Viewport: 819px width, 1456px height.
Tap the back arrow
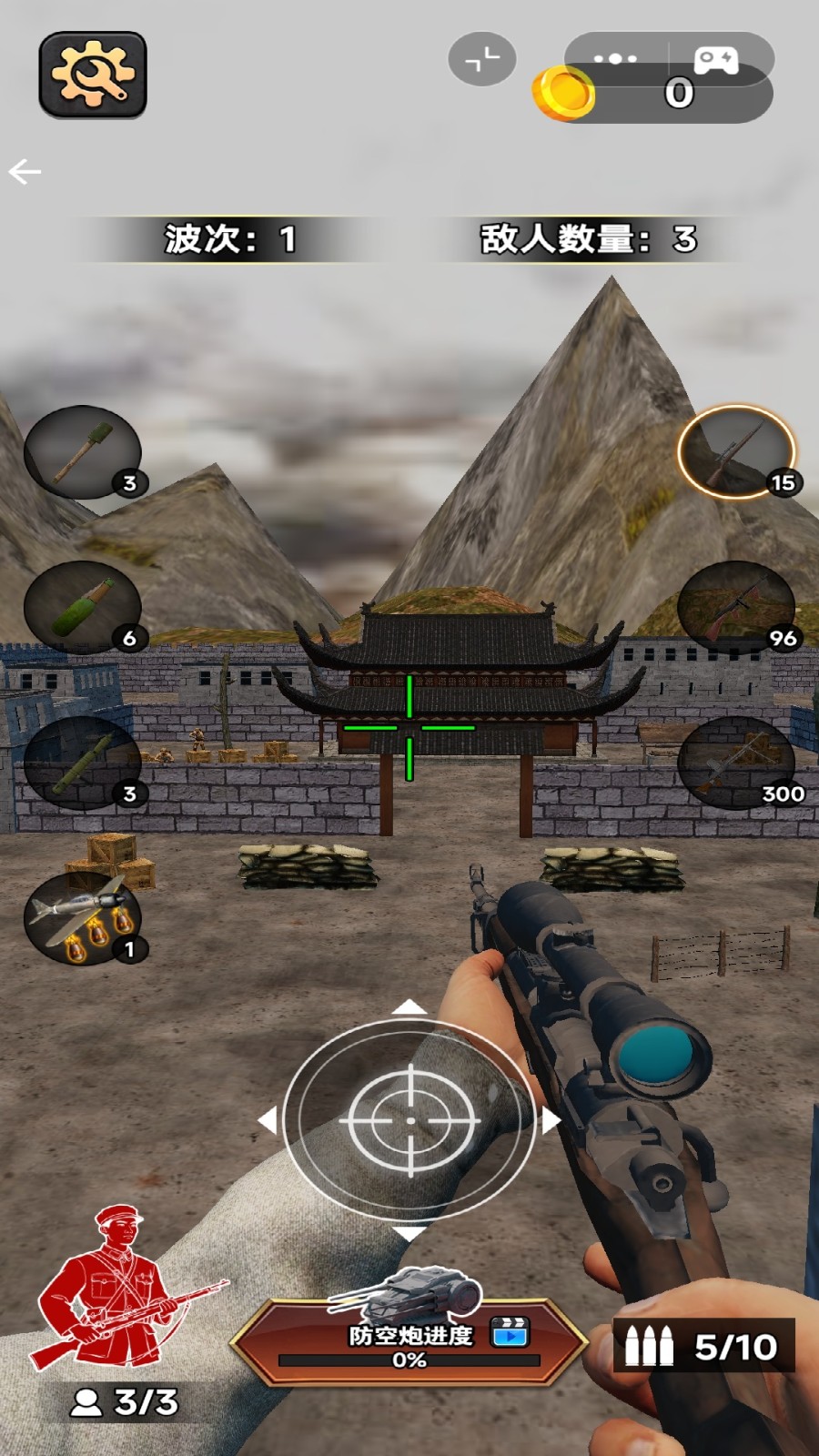coord(25,171)
